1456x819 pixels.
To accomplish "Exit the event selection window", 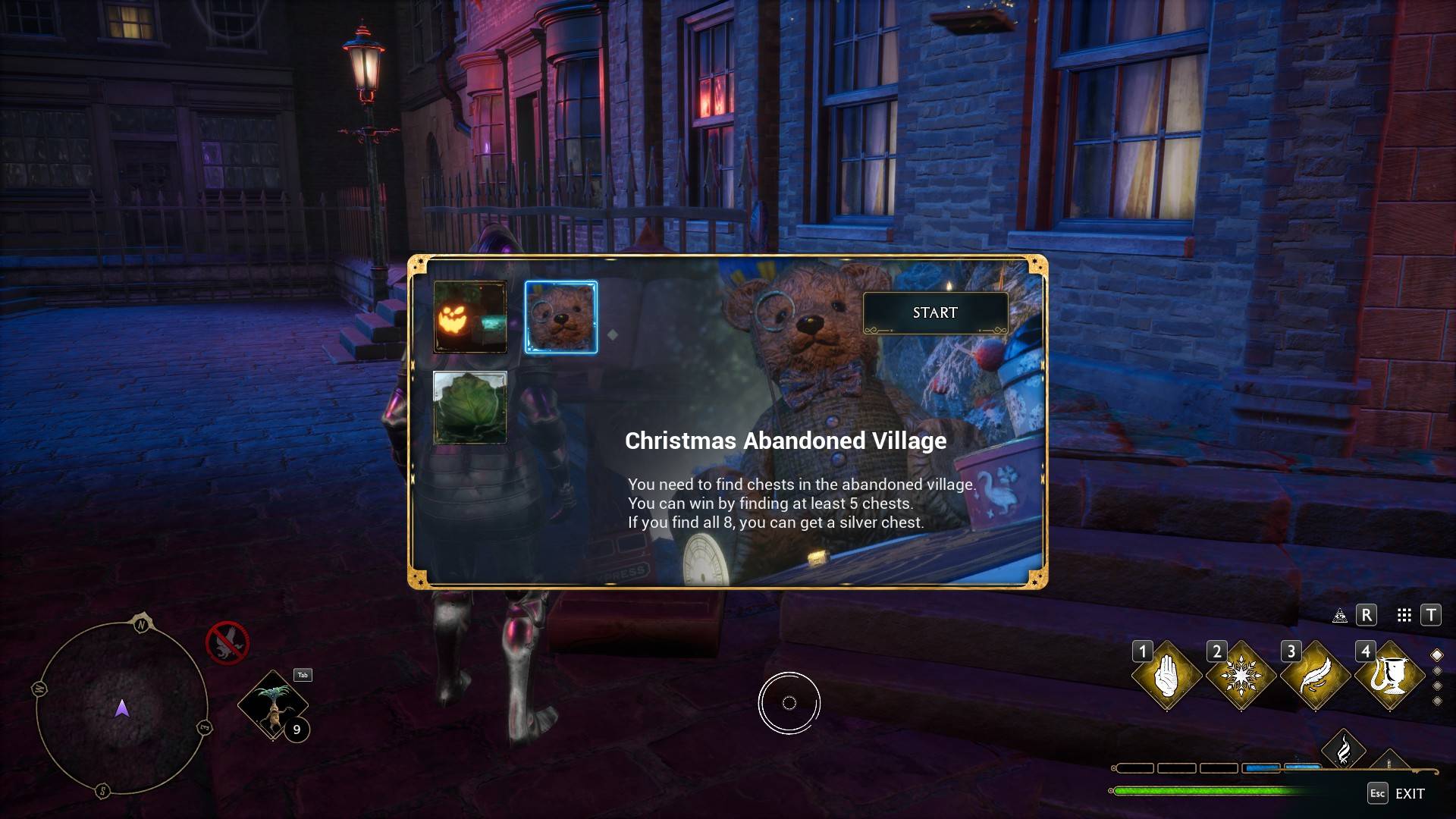I will tap(1396, 793).
